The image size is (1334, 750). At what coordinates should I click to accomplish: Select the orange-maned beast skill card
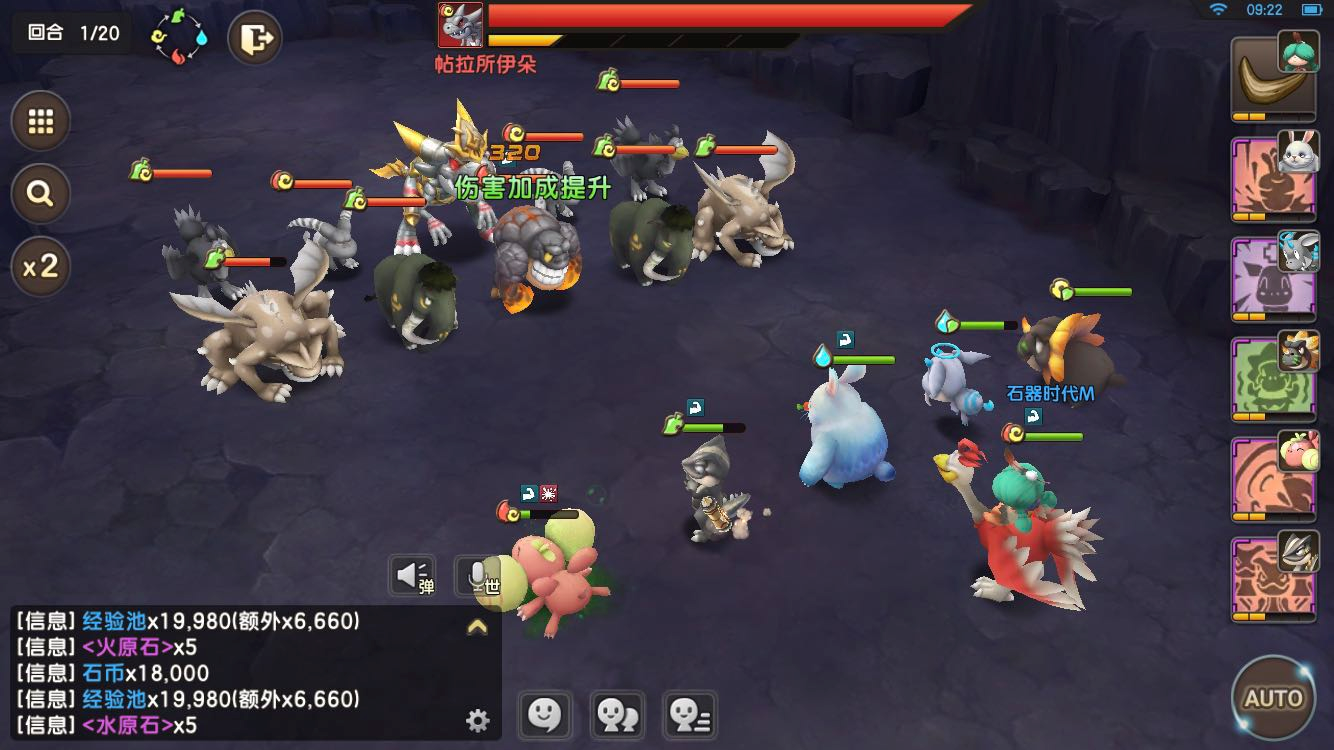point(1272,379)
